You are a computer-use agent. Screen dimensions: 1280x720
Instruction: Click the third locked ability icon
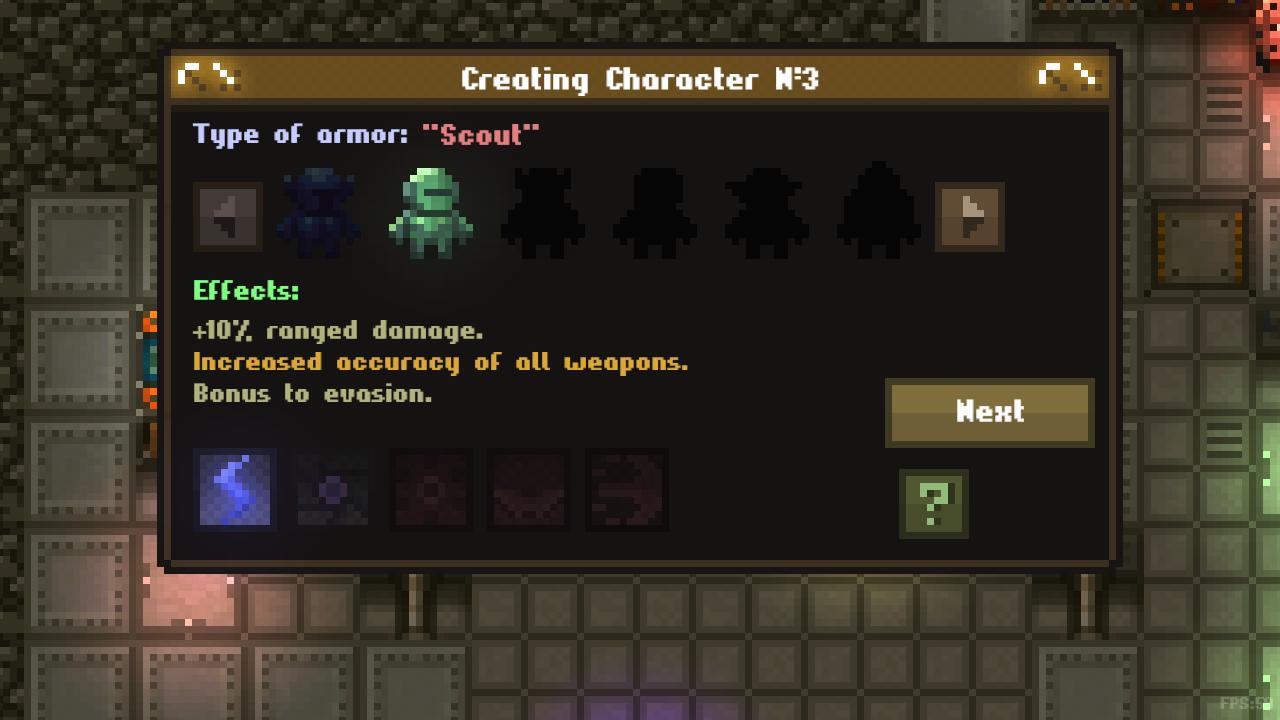(430, 491)
